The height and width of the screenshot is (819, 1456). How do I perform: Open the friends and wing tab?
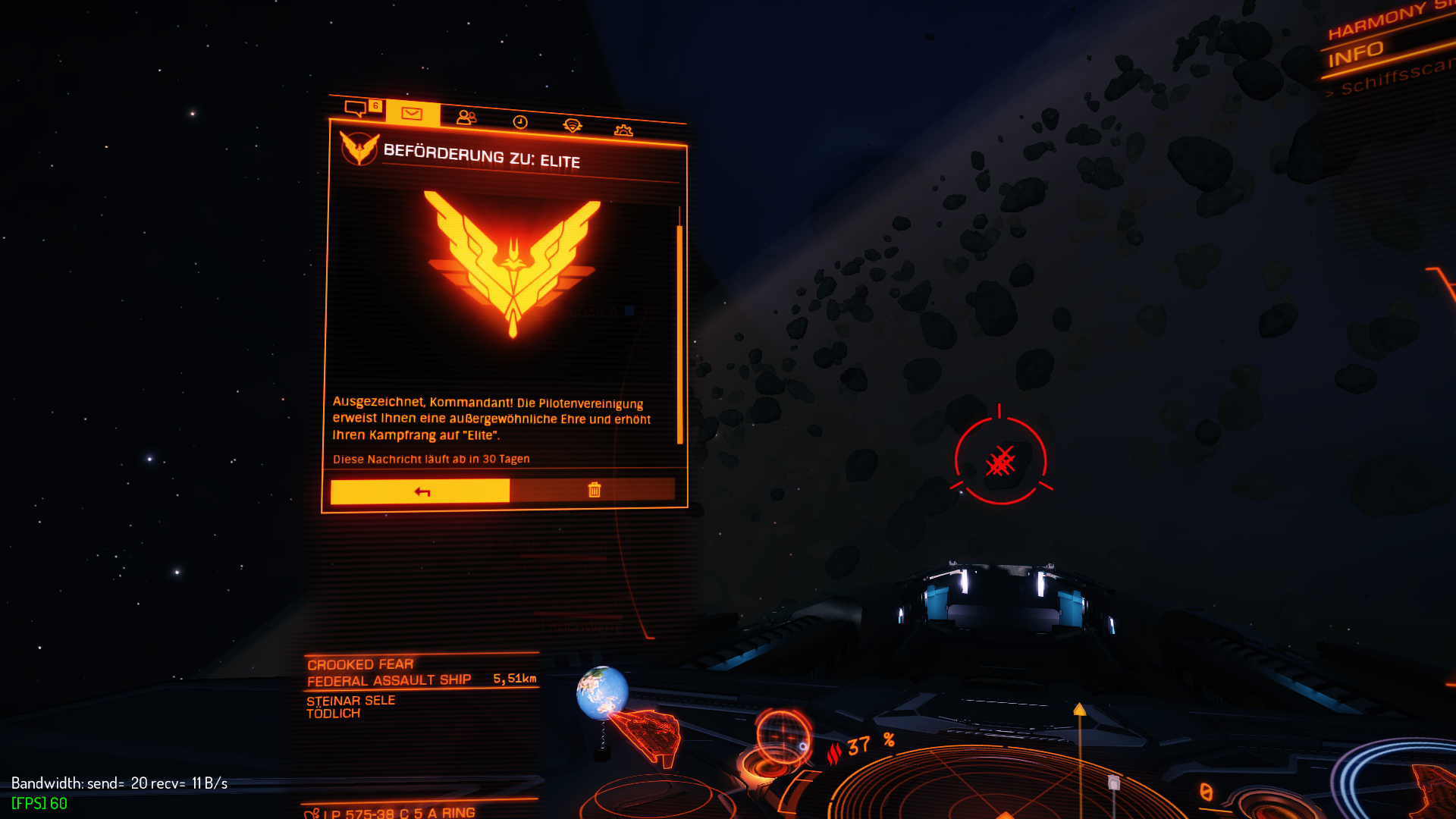466,118
